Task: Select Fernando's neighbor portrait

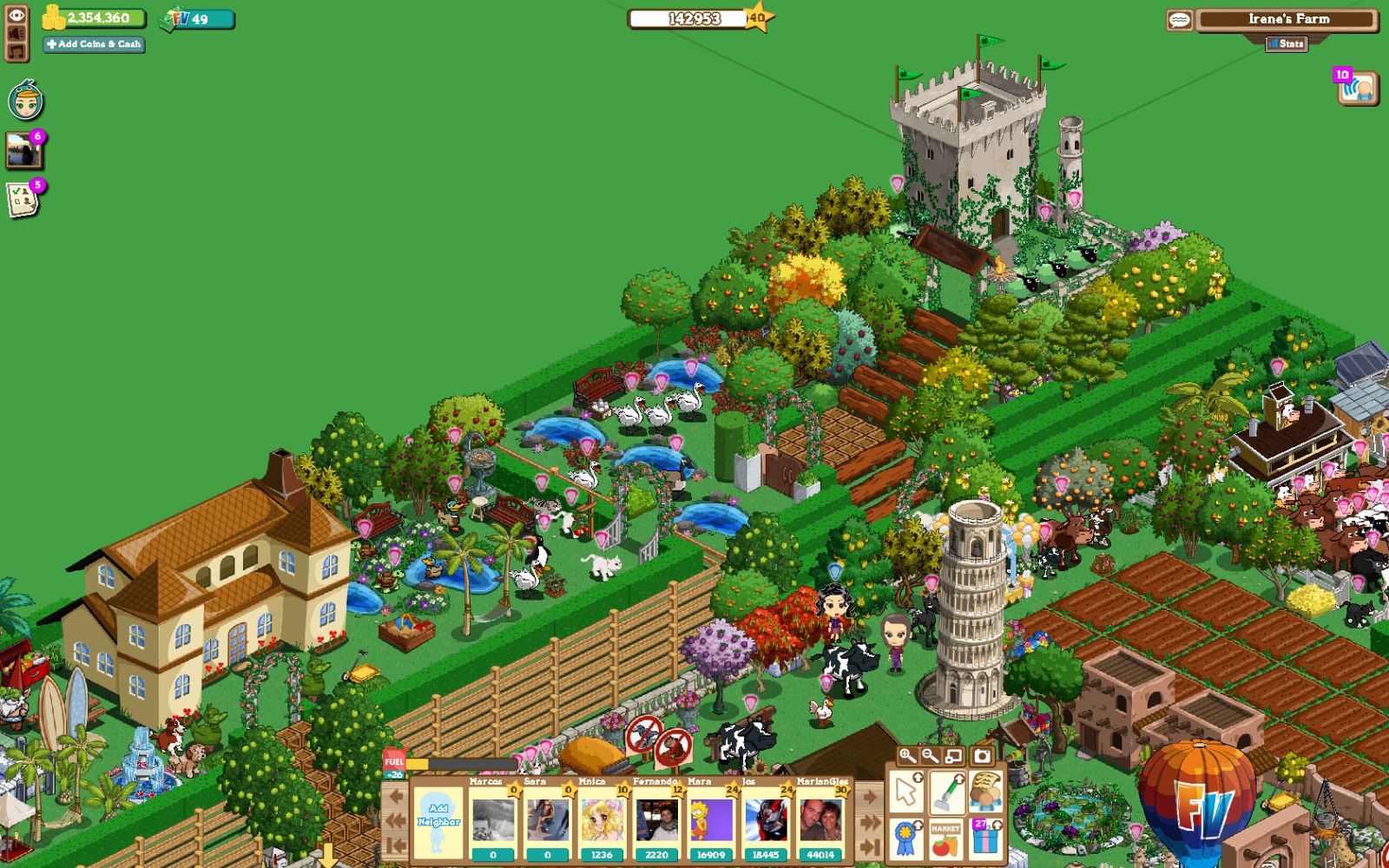Action: (x=658, y=819)
